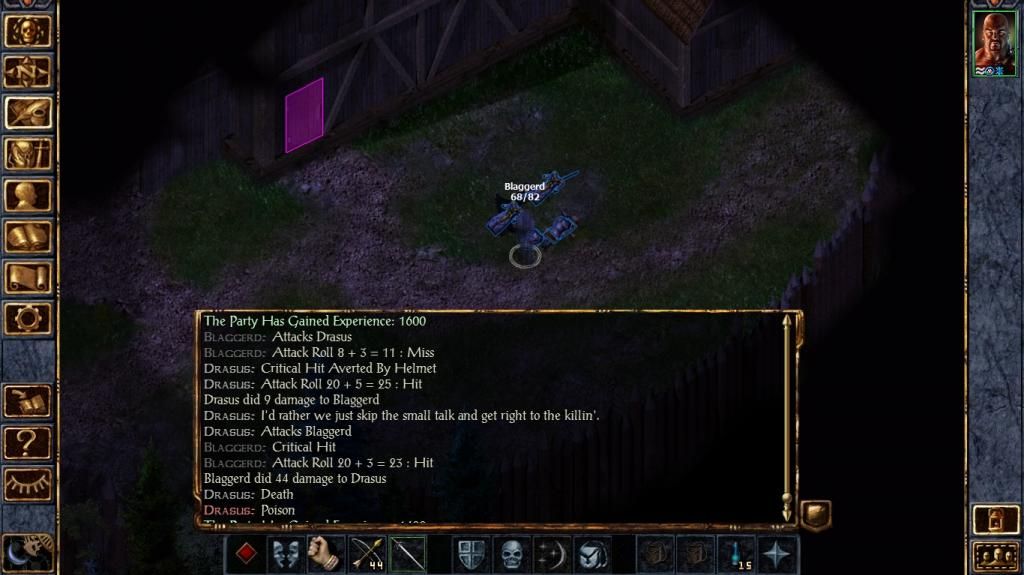Open the inventory screen
1024x575 pixels.
28,153
